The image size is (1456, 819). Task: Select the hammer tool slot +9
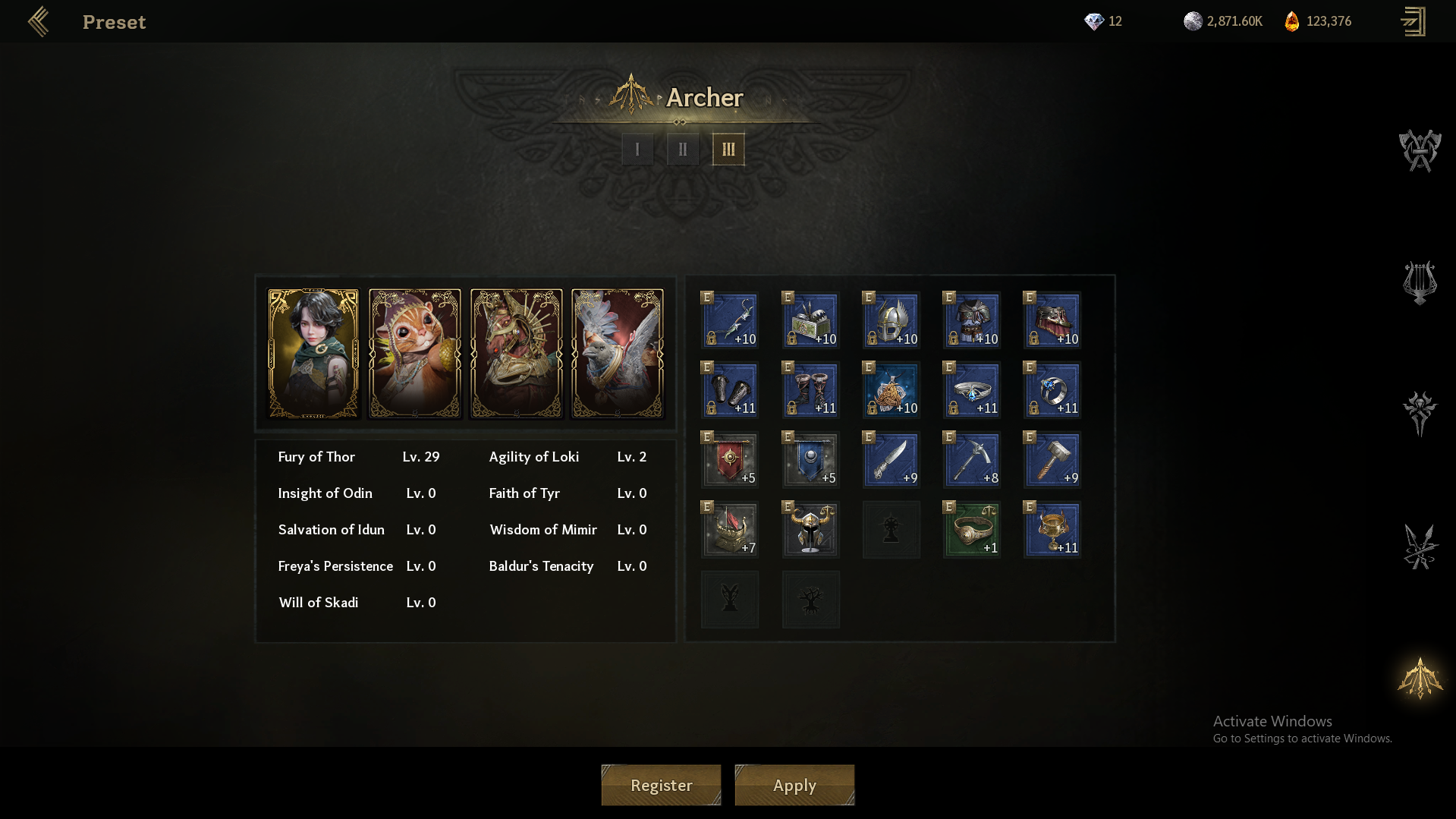tap(1052, 459)
